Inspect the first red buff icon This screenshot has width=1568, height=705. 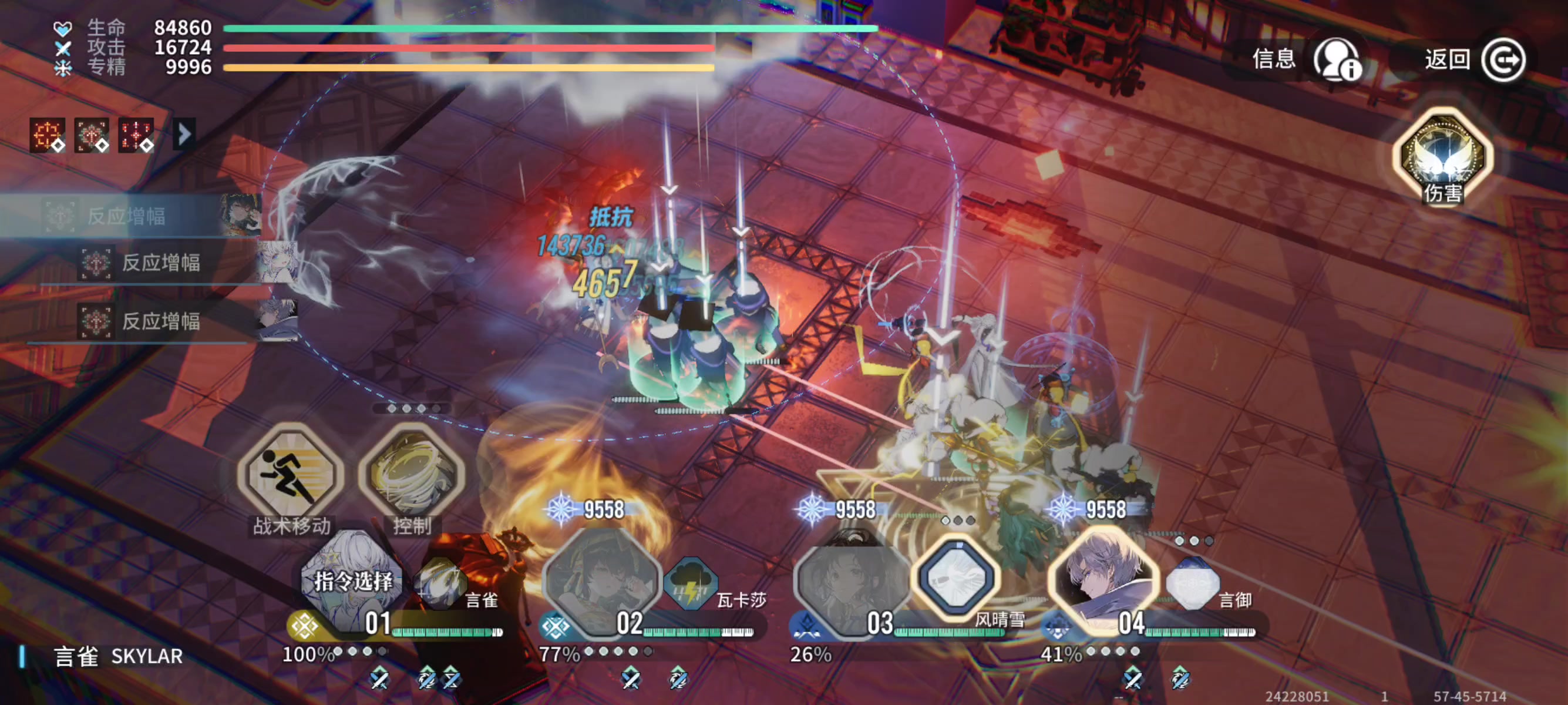tap(48, 134)
